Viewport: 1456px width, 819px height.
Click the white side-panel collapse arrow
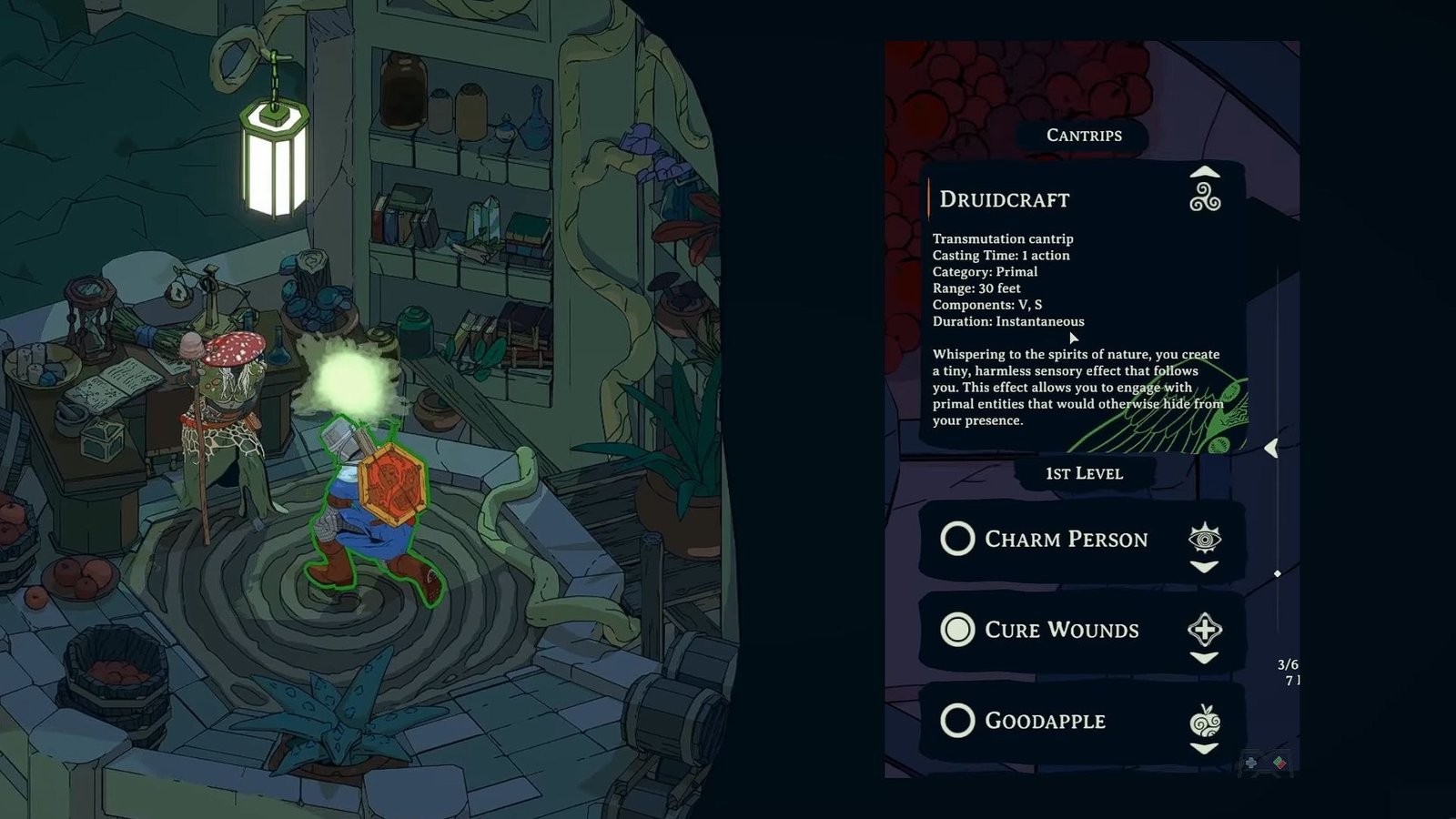point(1271,448)
